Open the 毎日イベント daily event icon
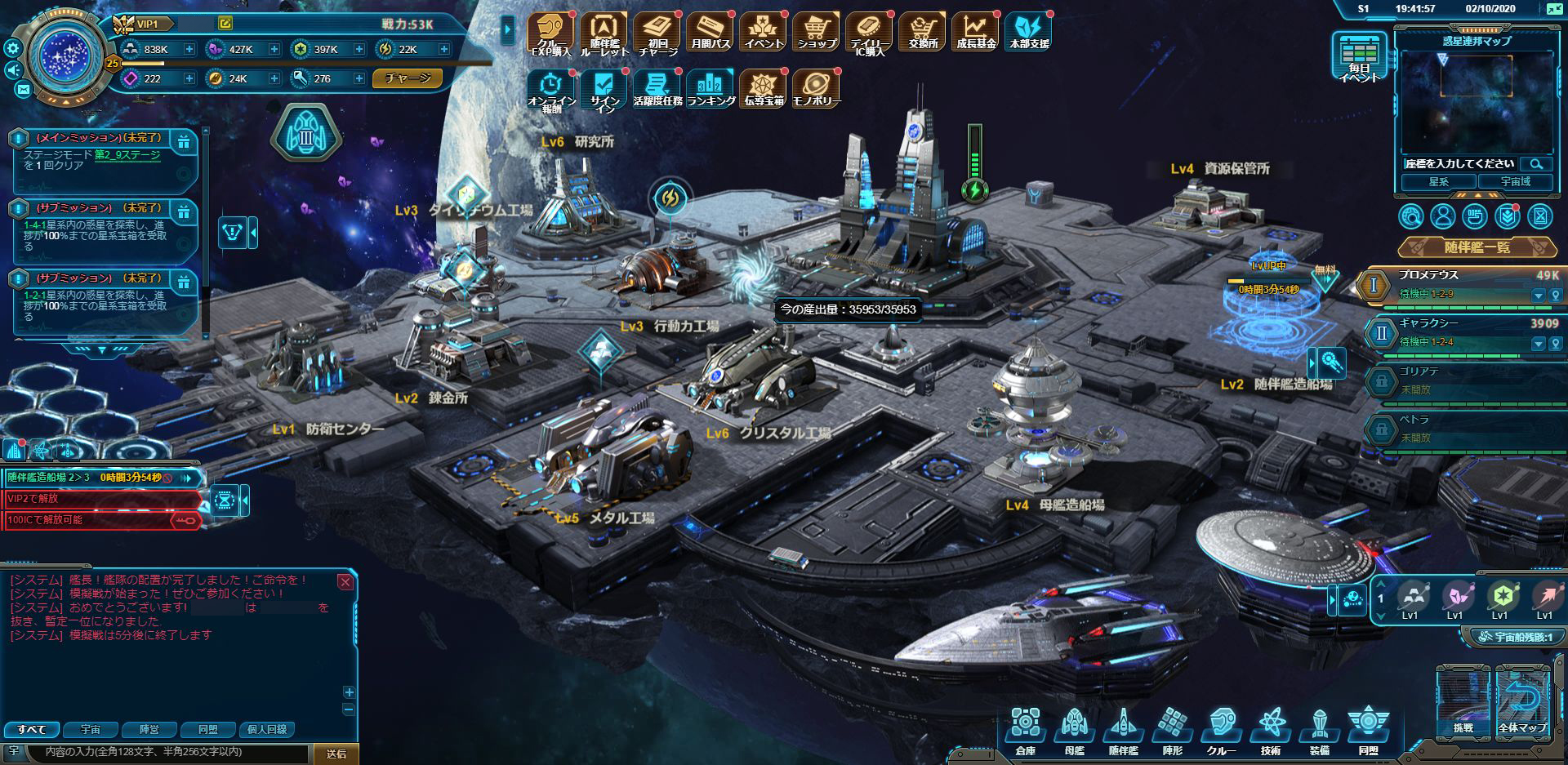The image size is (1568, 765). click(1359, 57)
